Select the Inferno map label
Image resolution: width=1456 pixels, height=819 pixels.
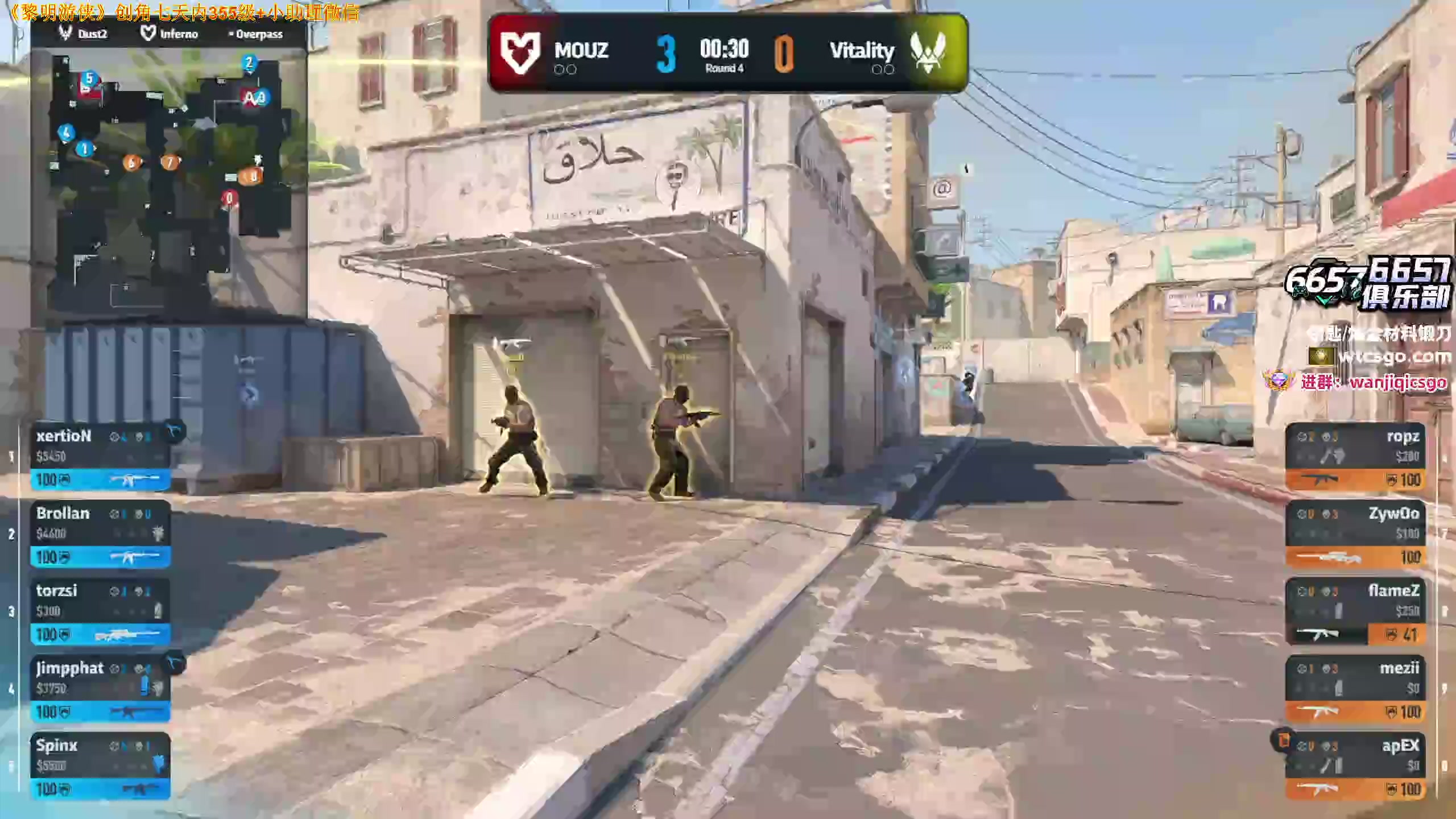(x=169, y=34)
